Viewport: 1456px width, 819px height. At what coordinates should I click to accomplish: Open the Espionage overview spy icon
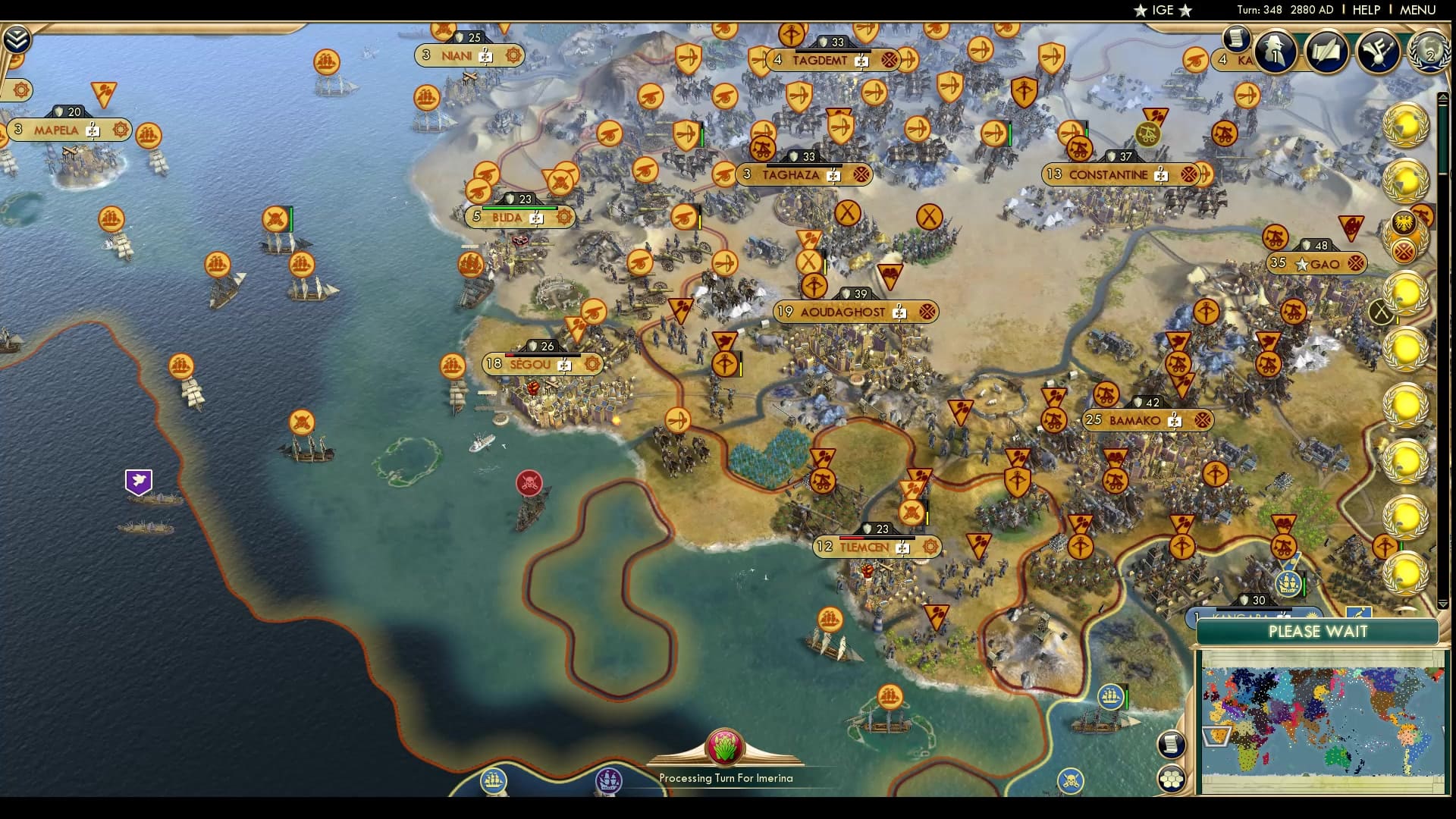1276,52
